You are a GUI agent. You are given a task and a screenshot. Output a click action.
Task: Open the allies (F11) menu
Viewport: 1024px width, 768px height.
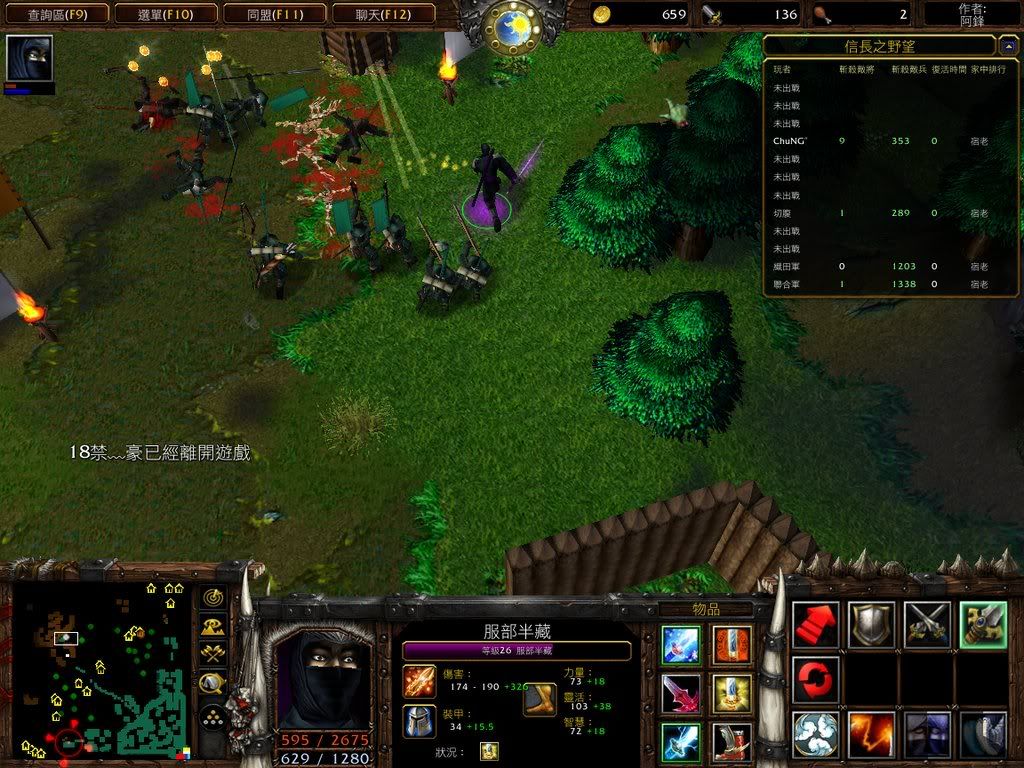tap(273, 14)
